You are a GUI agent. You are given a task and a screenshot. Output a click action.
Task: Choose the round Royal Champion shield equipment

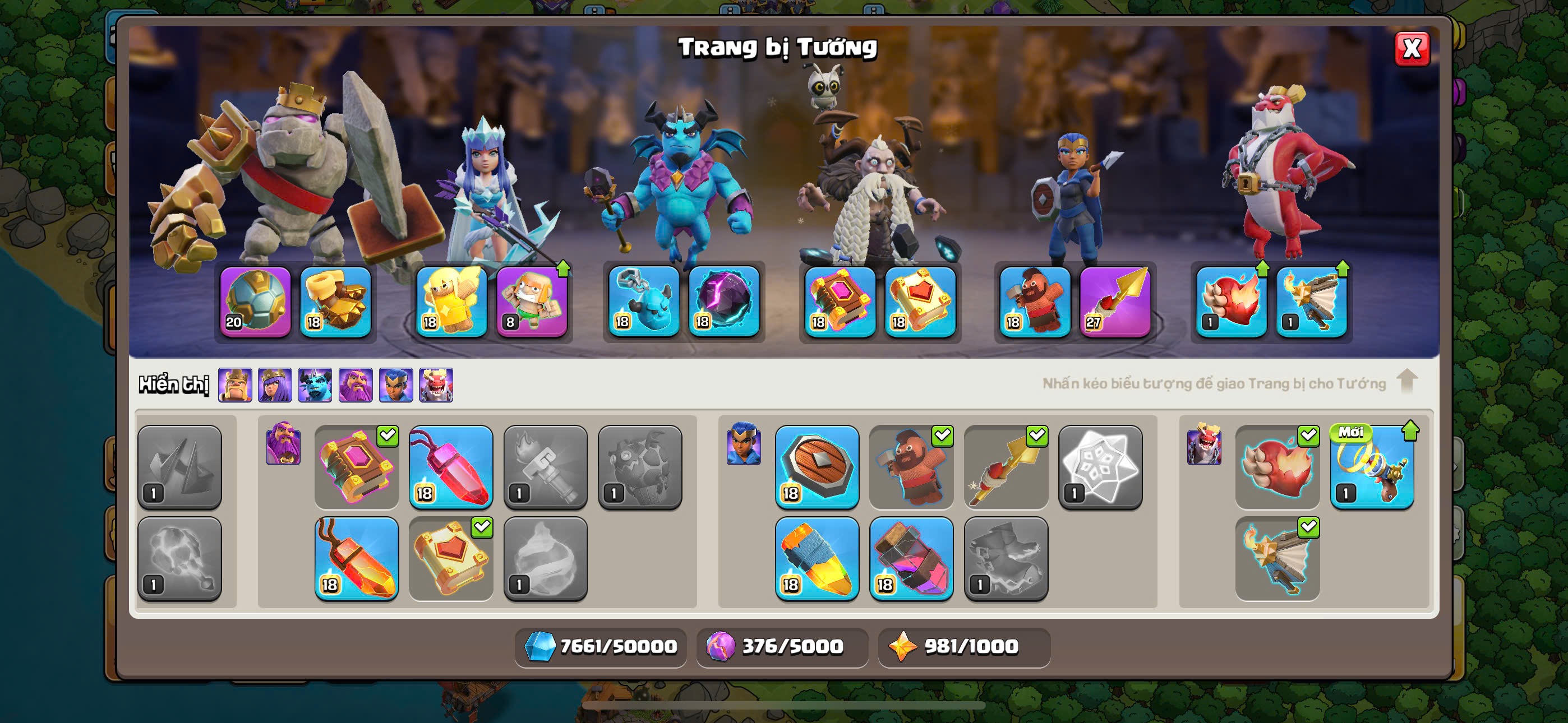[x=817, y=467]
